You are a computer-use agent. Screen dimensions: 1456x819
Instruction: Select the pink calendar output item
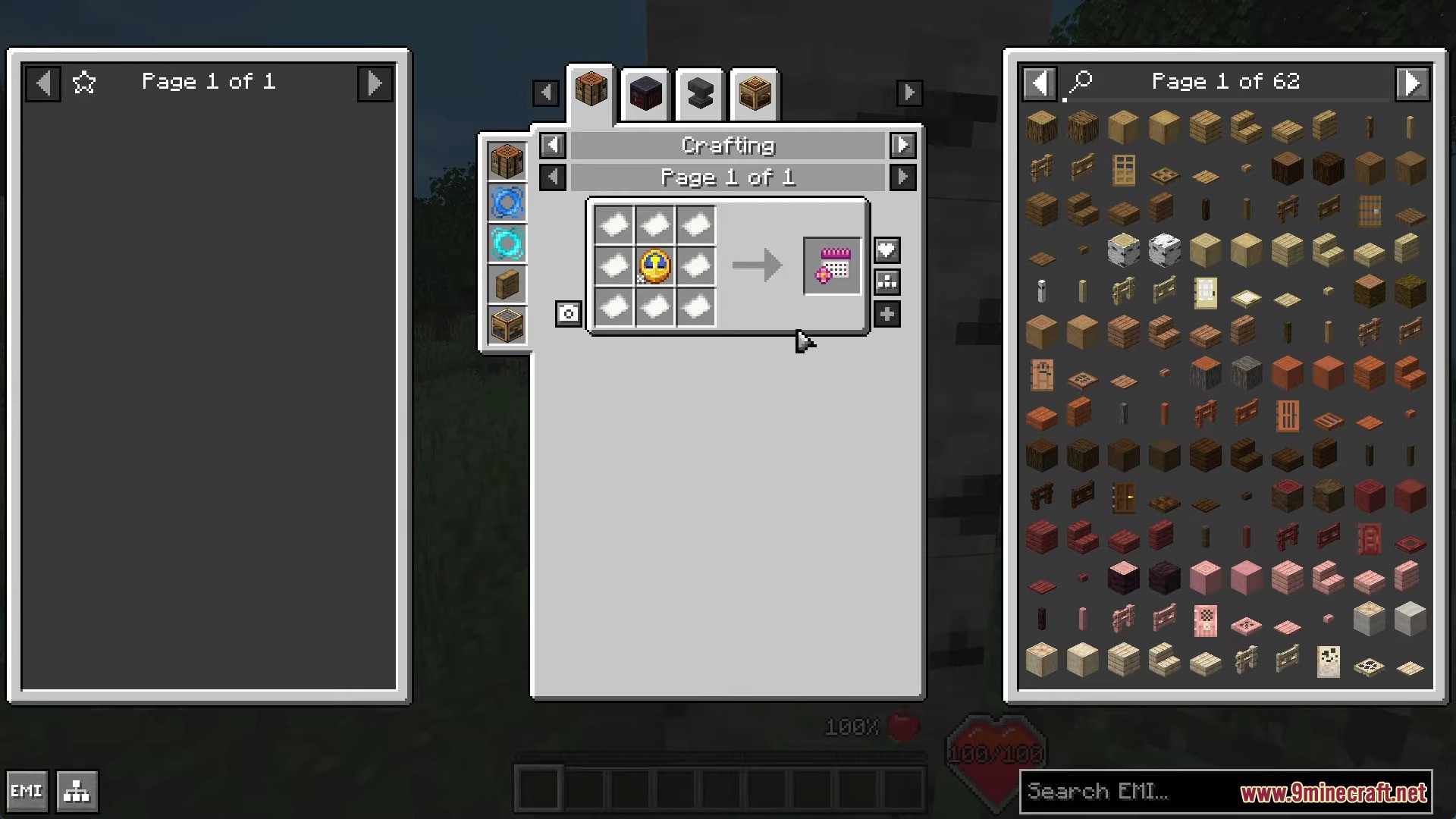[x=833, y=266]
